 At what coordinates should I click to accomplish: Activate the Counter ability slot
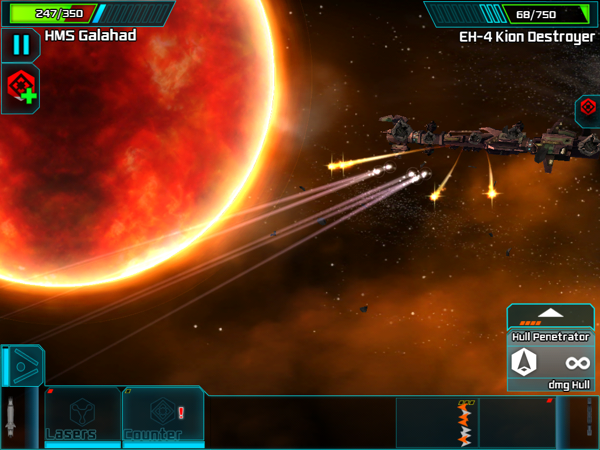pyautogui.click(x=163, y=418)
